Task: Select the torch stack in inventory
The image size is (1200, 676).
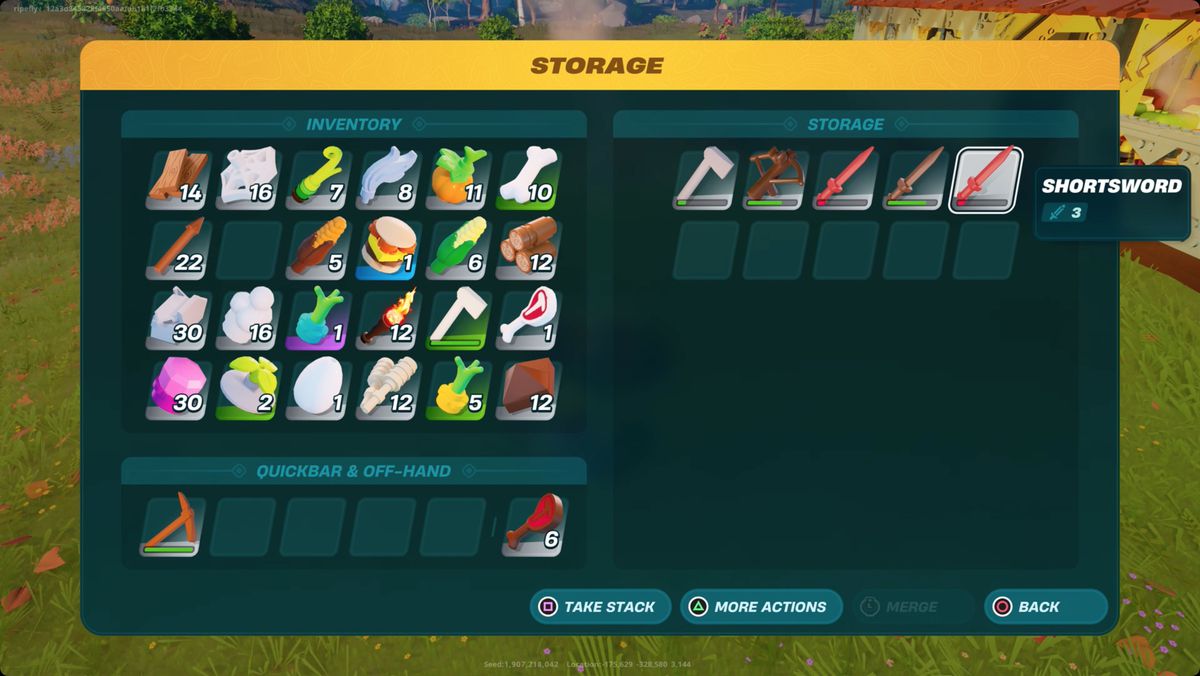Action: [388, 319]
